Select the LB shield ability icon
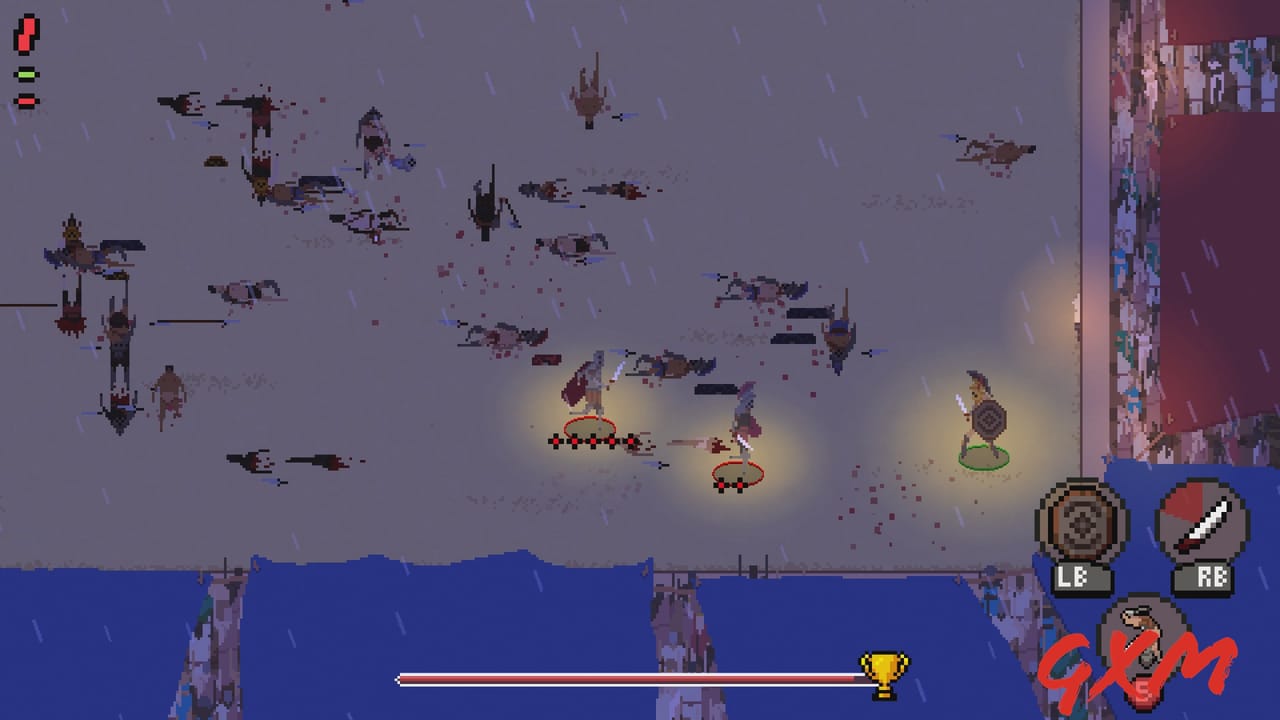This screenshot has width=1280, height=720. coord(1083,523)
